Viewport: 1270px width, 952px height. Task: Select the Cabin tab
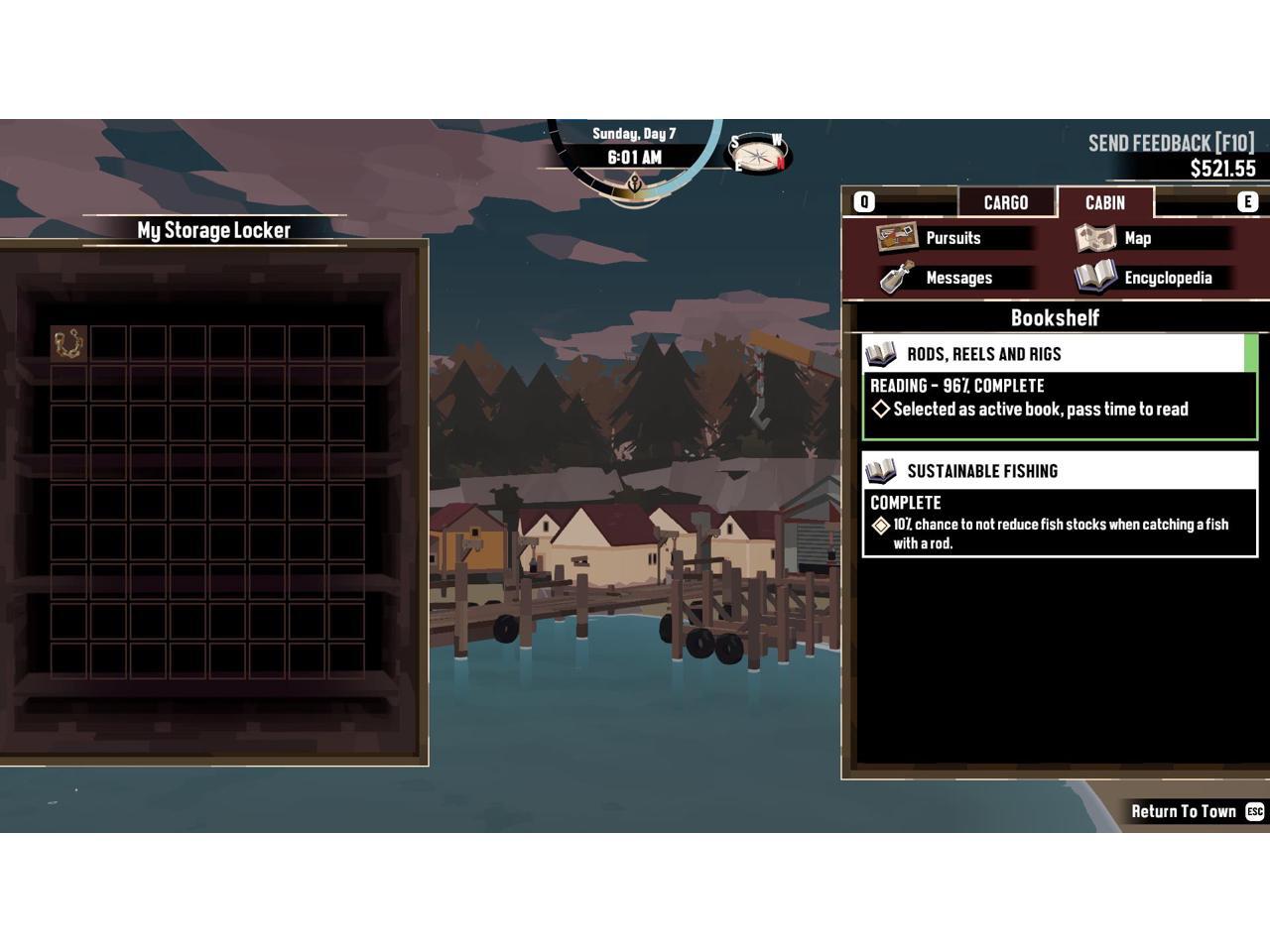[1104, 202]
